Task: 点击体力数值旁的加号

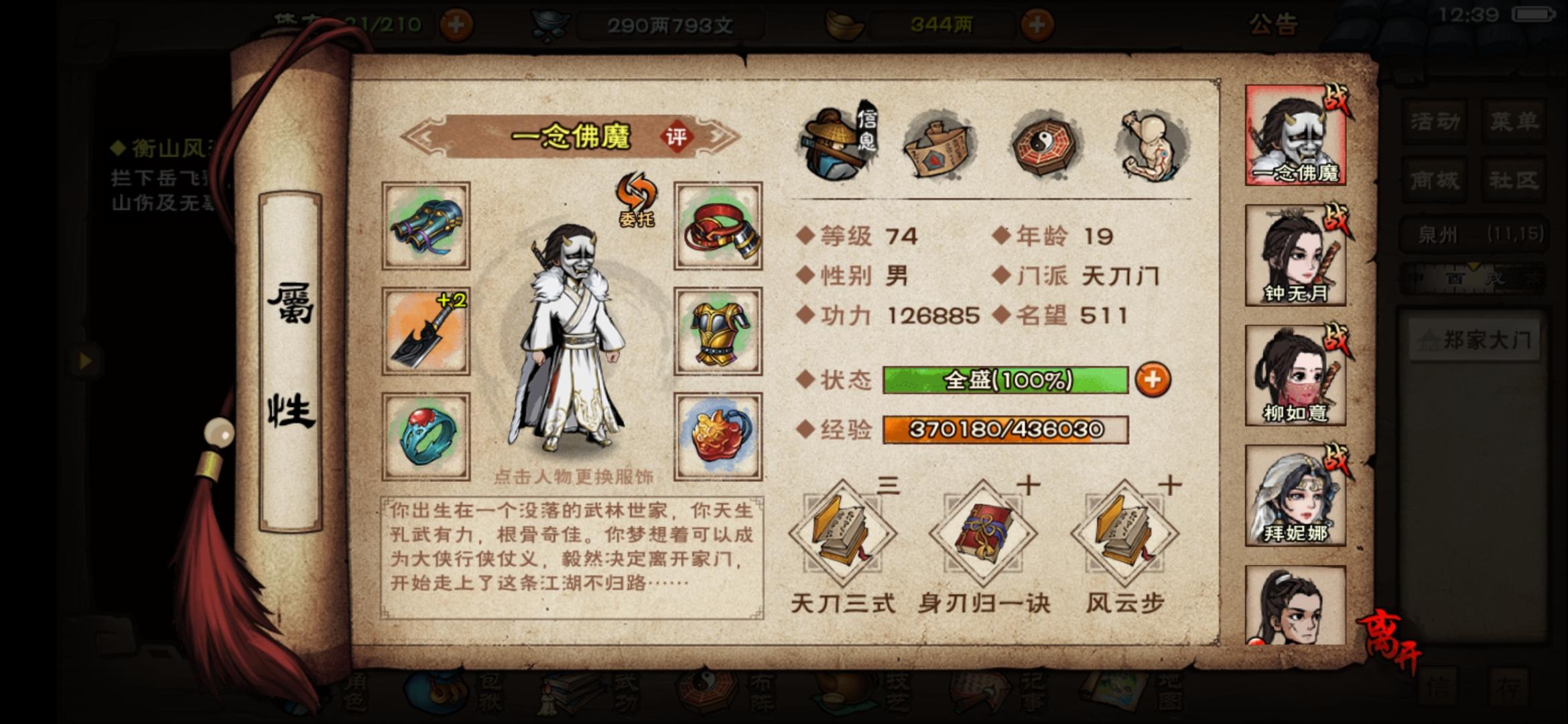Action: point(456,22)
